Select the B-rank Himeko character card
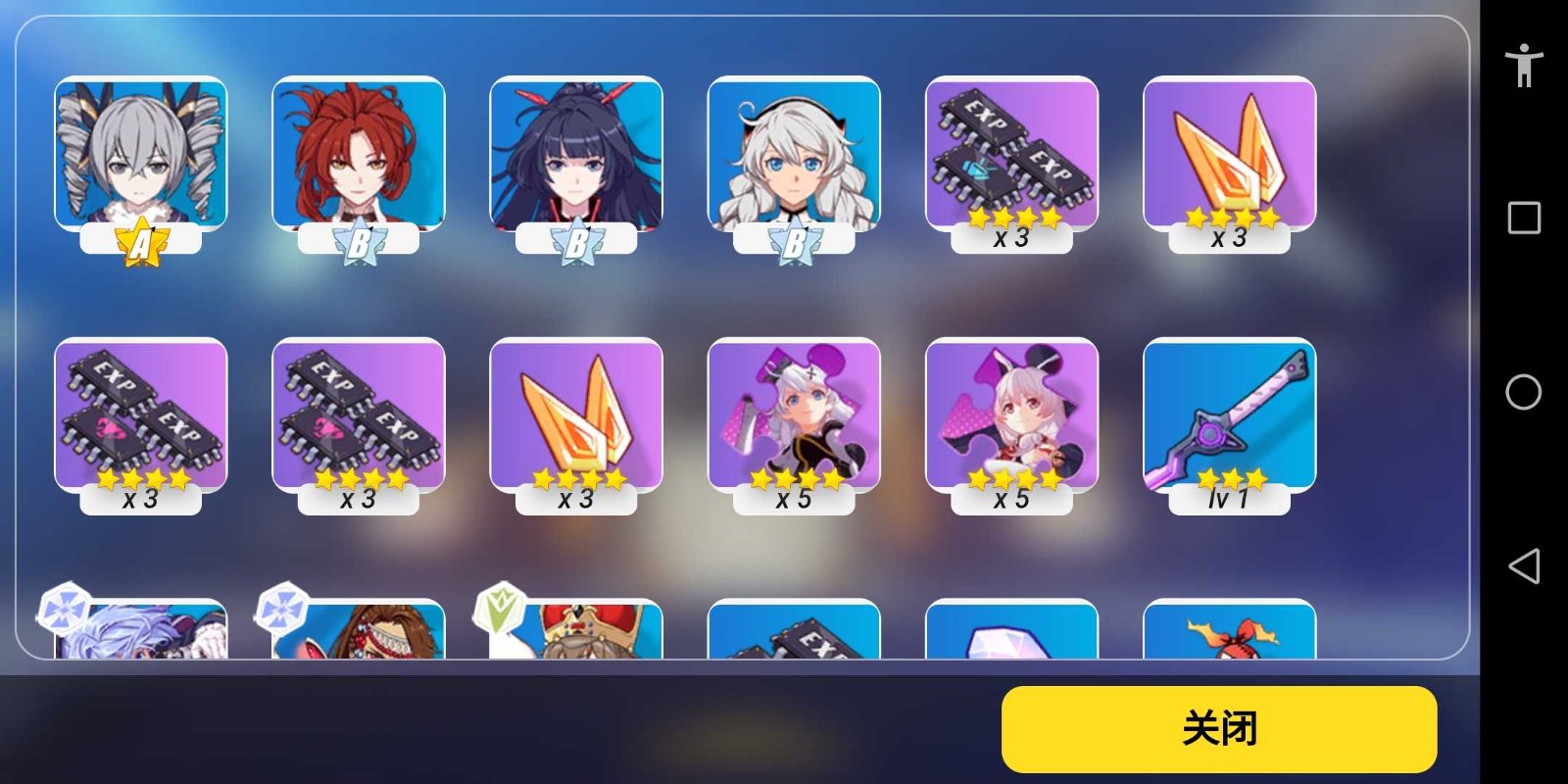 pyautogui.click(x=357, y=157)
